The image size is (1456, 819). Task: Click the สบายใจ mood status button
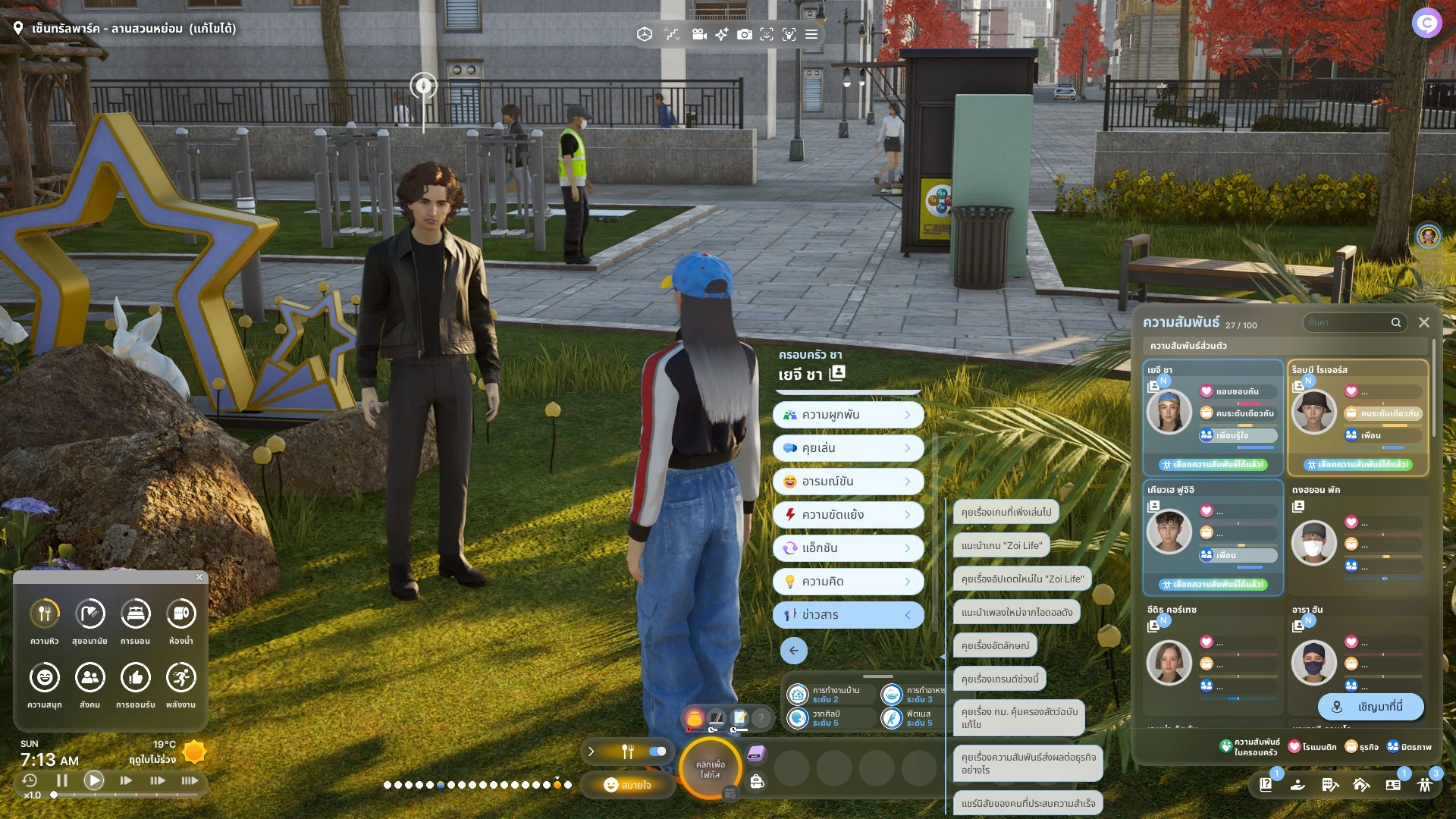tap(627, 785)
